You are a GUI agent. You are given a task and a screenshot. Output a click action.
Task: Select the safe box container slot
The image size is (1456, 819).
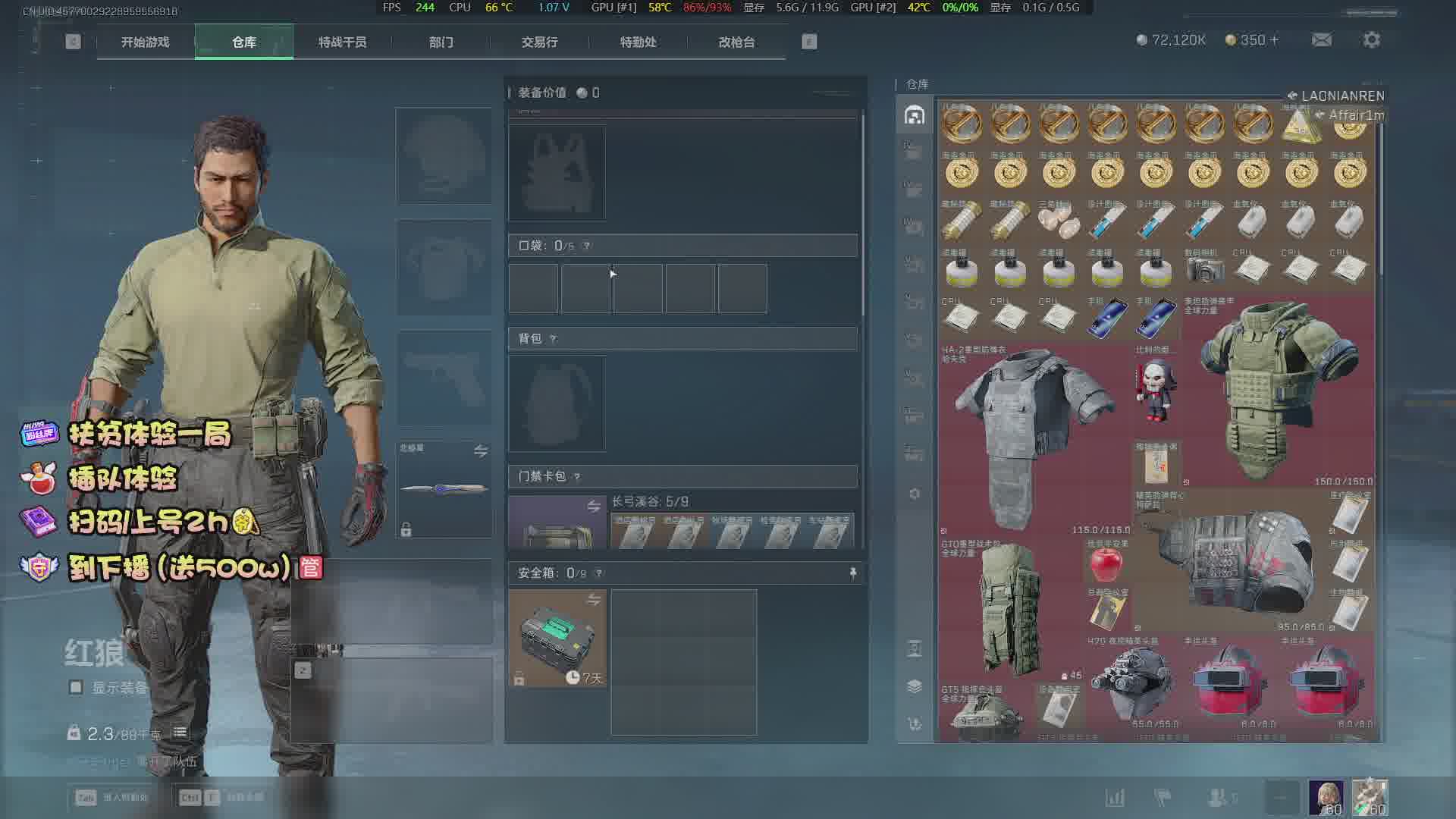(557, 639)
